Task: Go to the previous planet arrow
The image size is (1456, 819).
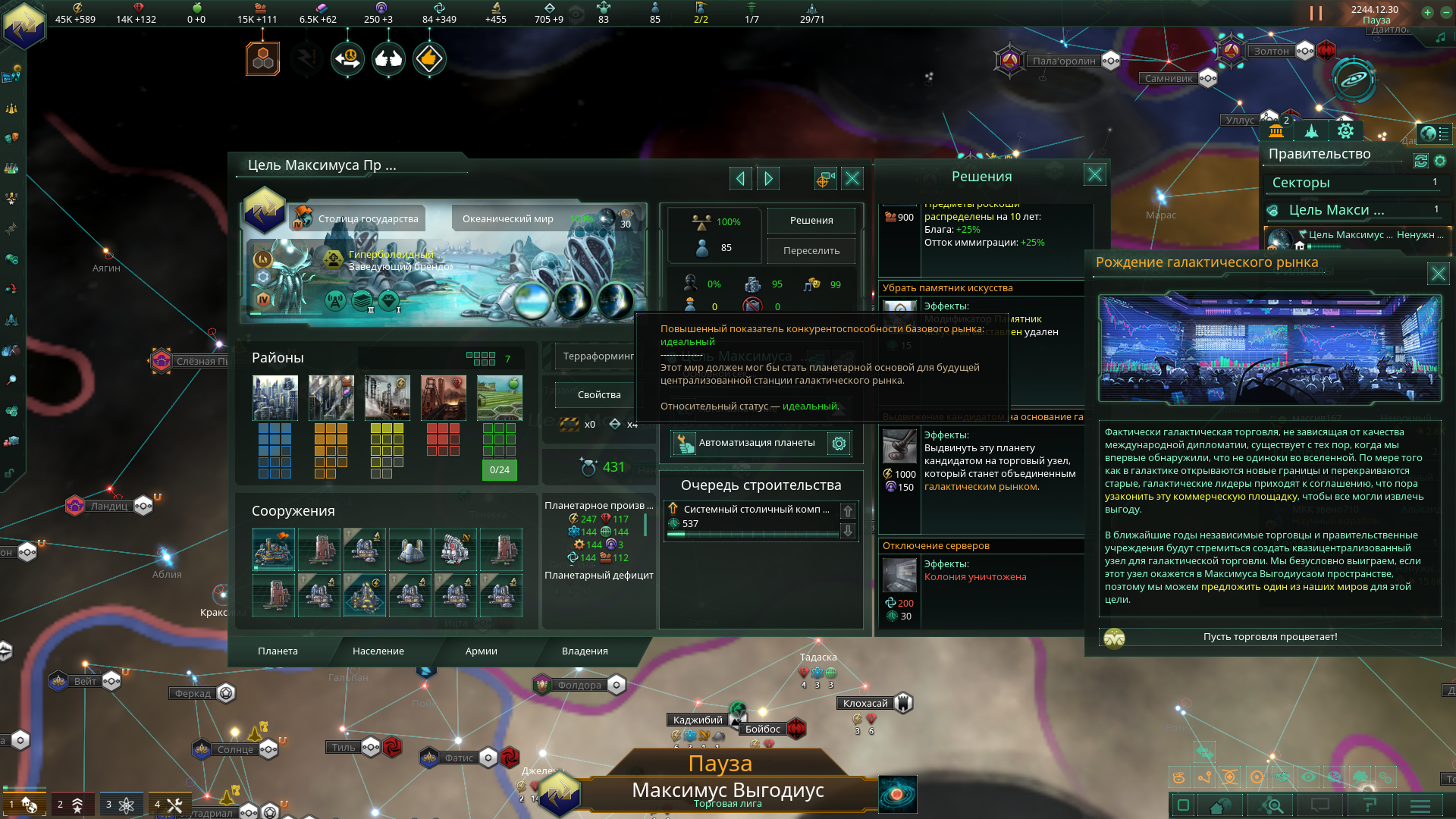Action: point(740,179)
